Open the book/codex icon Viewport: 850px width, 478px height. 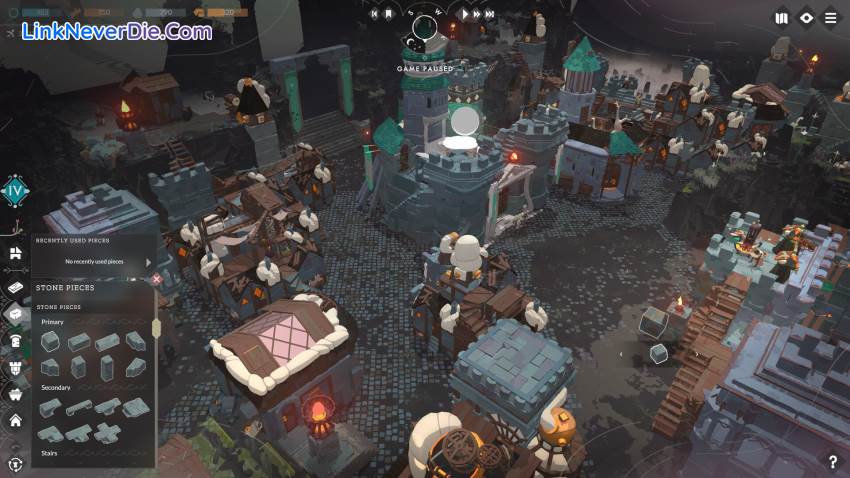pyautogui.click(x=782, y=18)
